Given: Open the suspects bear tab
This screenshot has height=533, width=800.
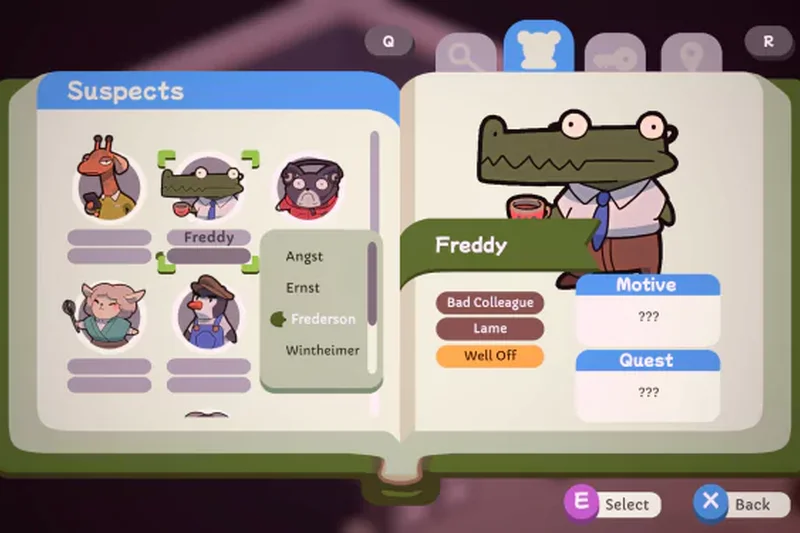Looking at the screenshot, I should click(x=539, y=48).
